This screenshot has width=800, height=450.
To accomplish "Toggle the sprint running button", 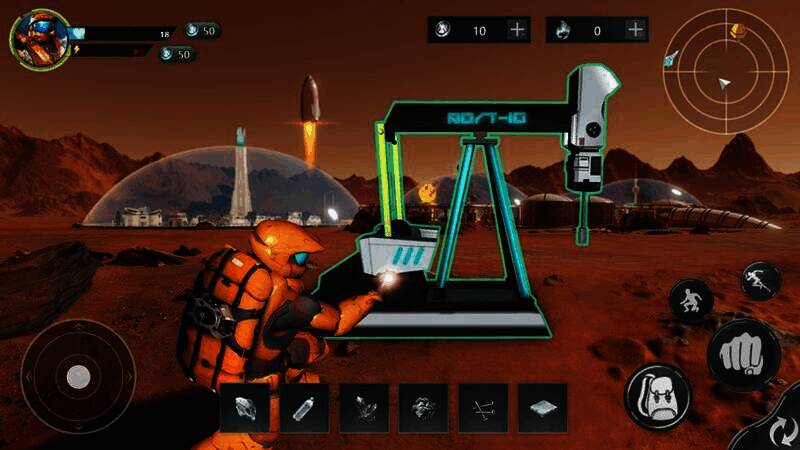I will (759, 279).
